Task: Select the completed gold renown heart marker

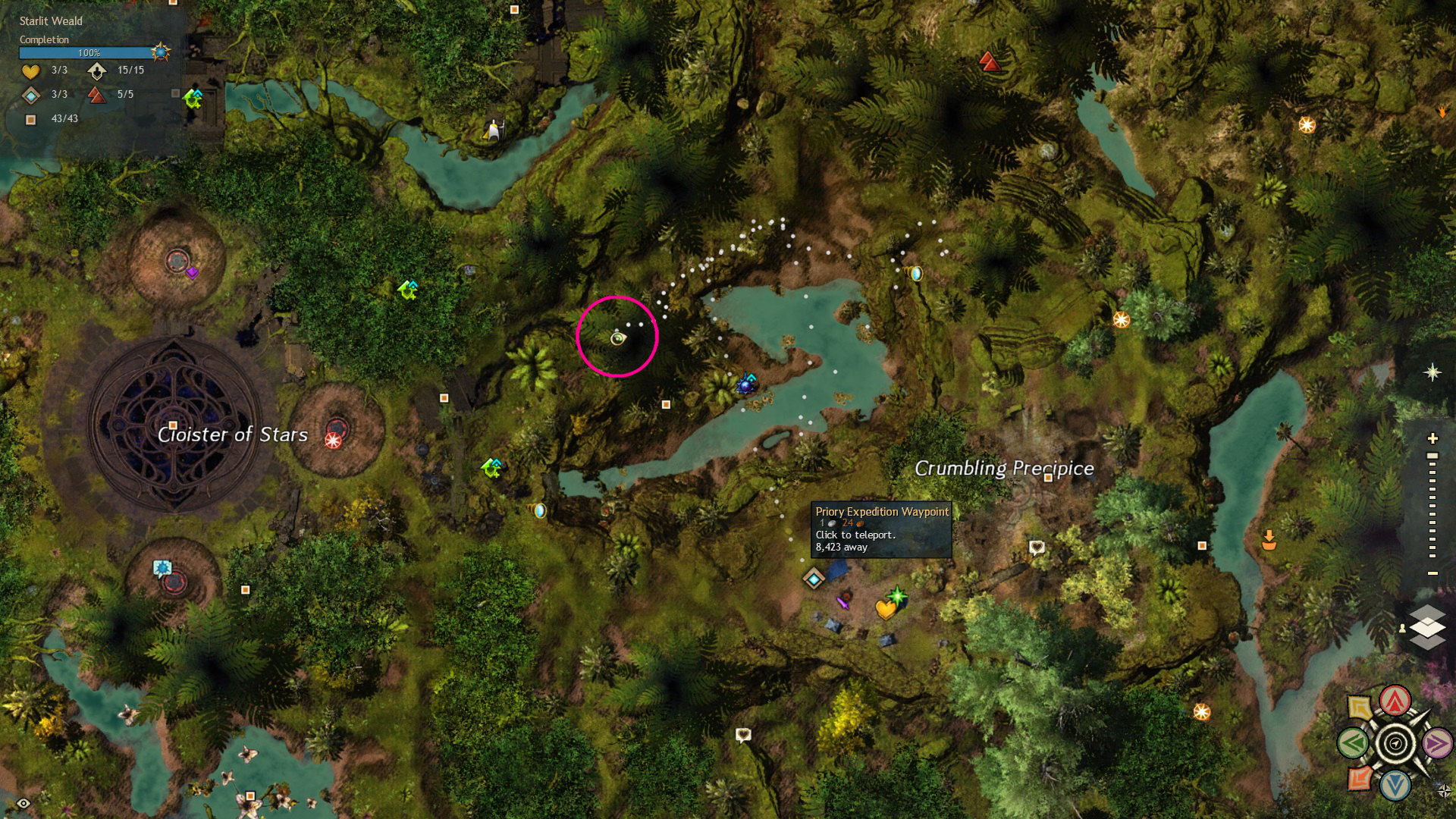Action: (885, 609)
